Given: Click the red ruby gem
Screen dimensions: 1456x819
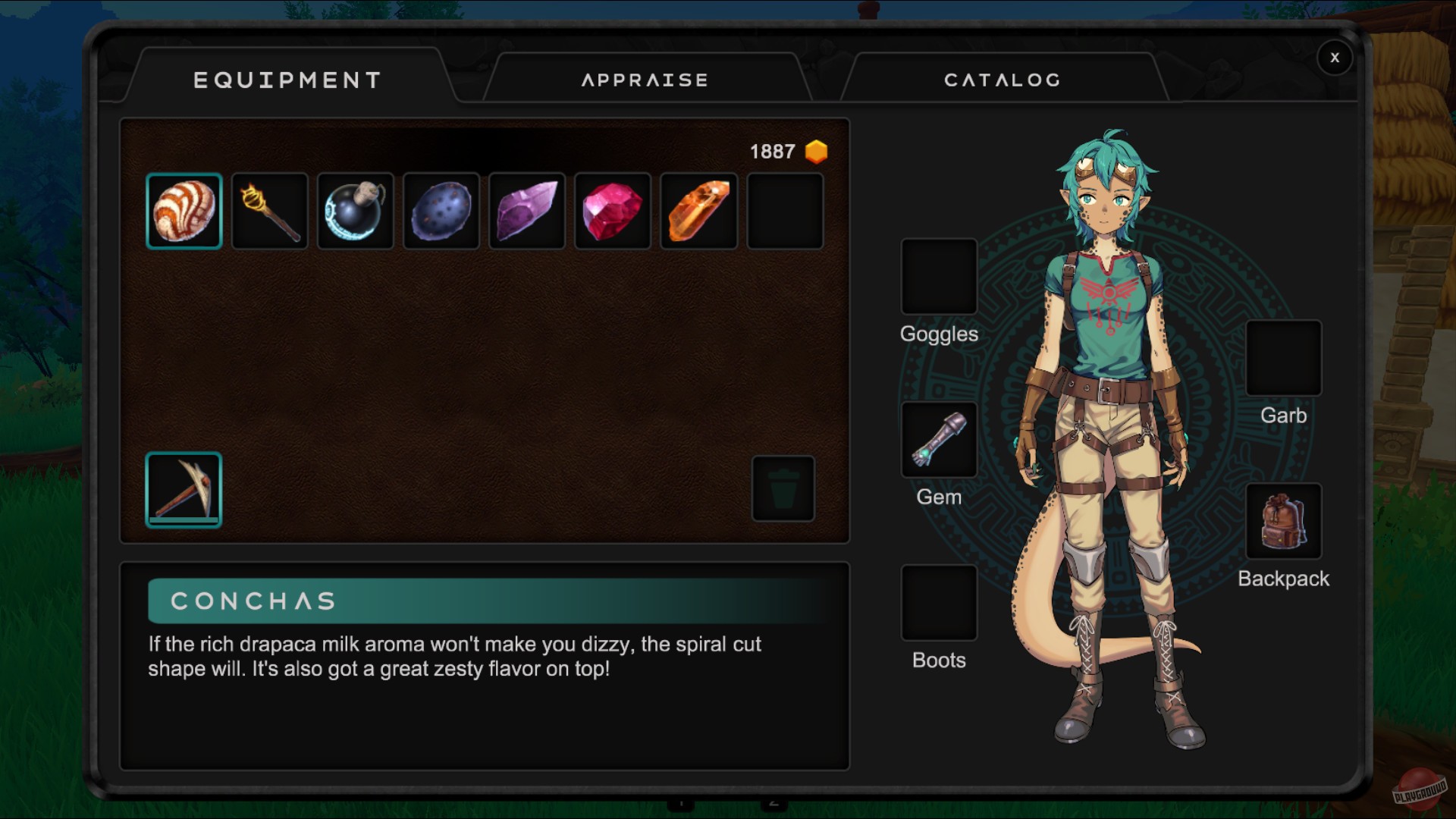Looking at the screenshot, I should (613, 211).
